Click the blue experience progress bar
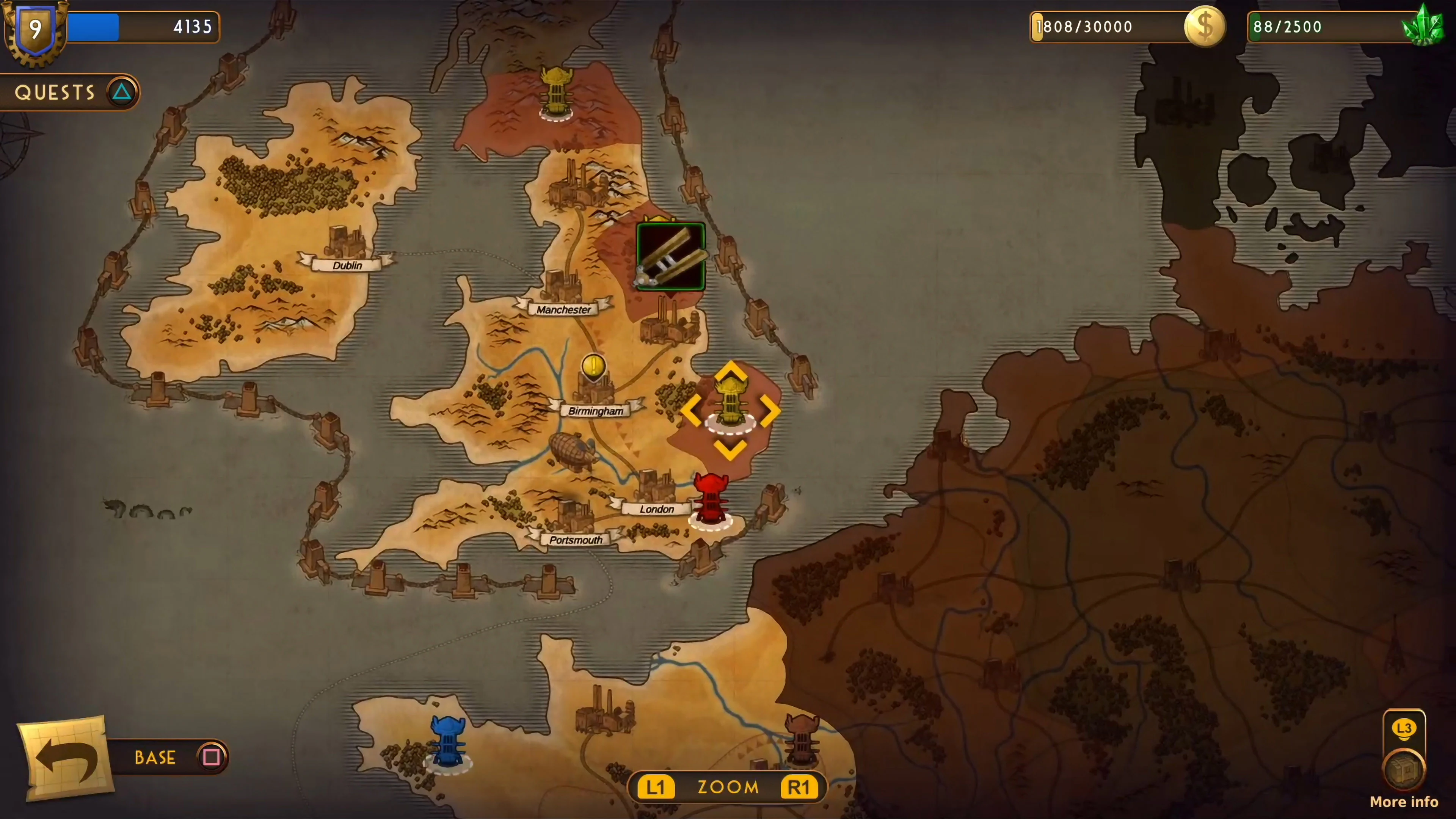The height and width of the screenshot is (819, 1456). (130, 27)
